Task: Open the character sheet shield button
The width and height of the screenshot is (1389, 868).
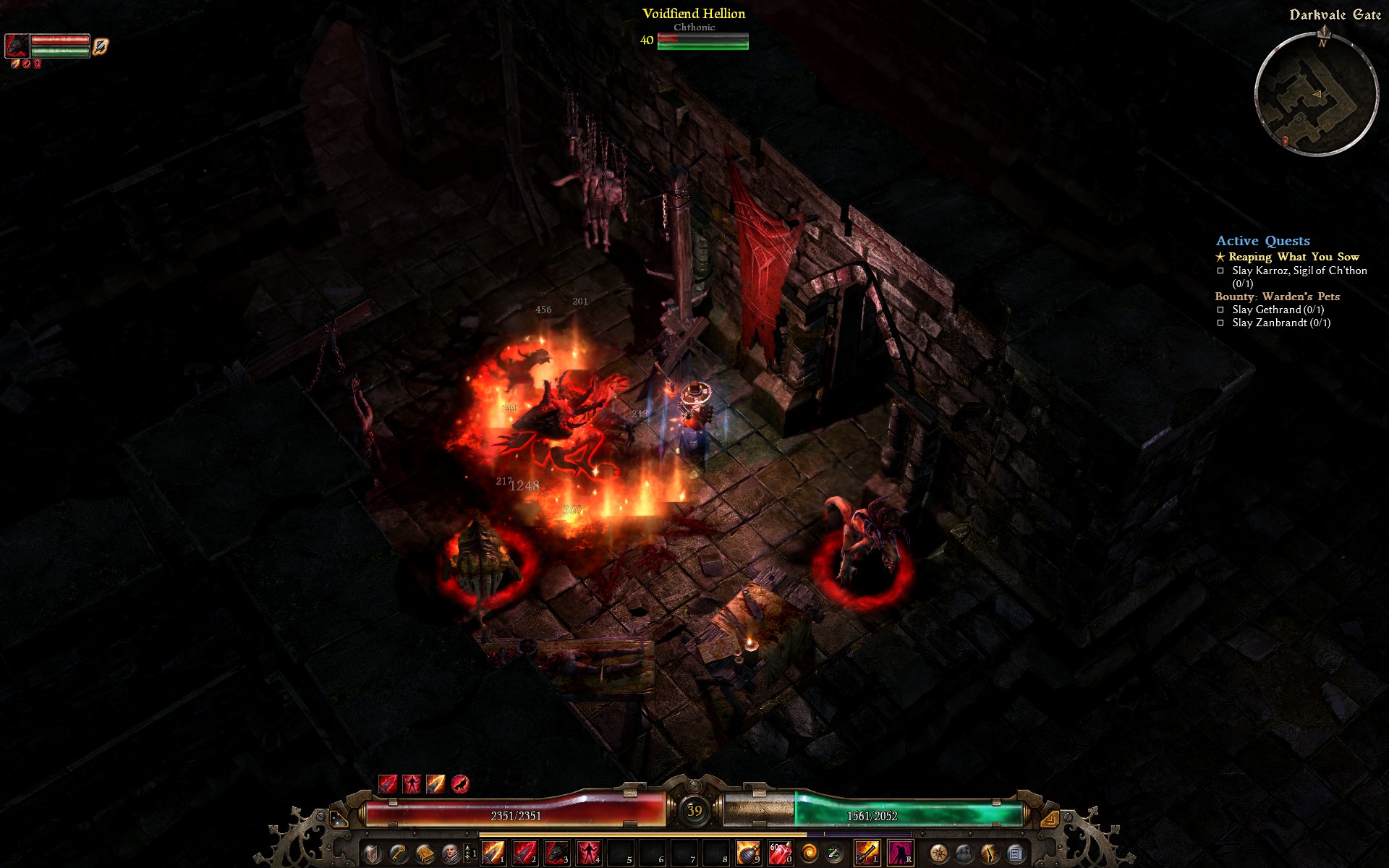Action: (372, 854)
